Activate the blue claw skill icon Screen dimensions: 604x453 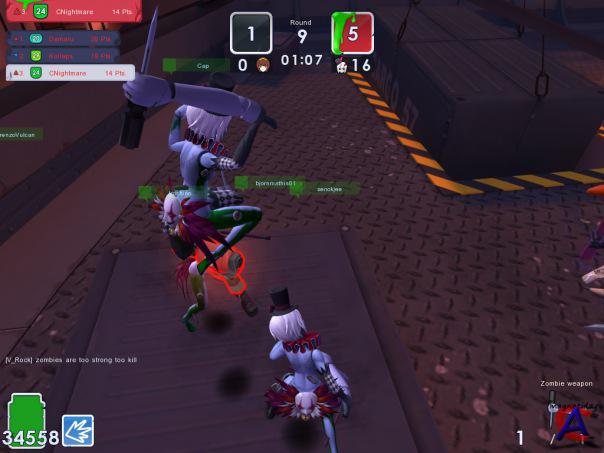pos(78,430)
